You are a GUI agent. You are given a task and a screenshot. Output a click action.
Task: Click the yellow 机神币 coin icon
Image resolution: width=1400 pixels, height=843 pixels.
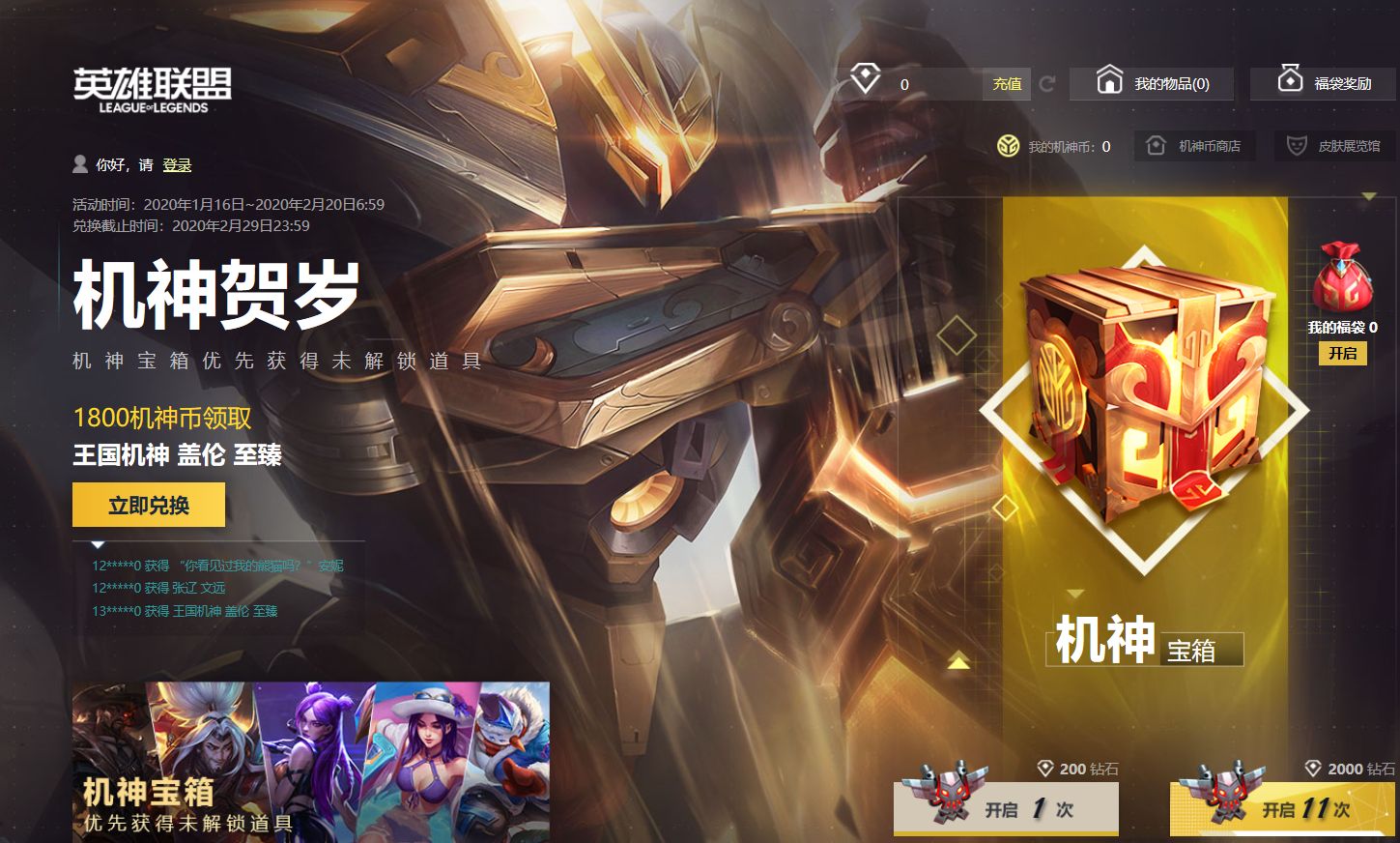pyautogui.click(x=1008, y=146)
